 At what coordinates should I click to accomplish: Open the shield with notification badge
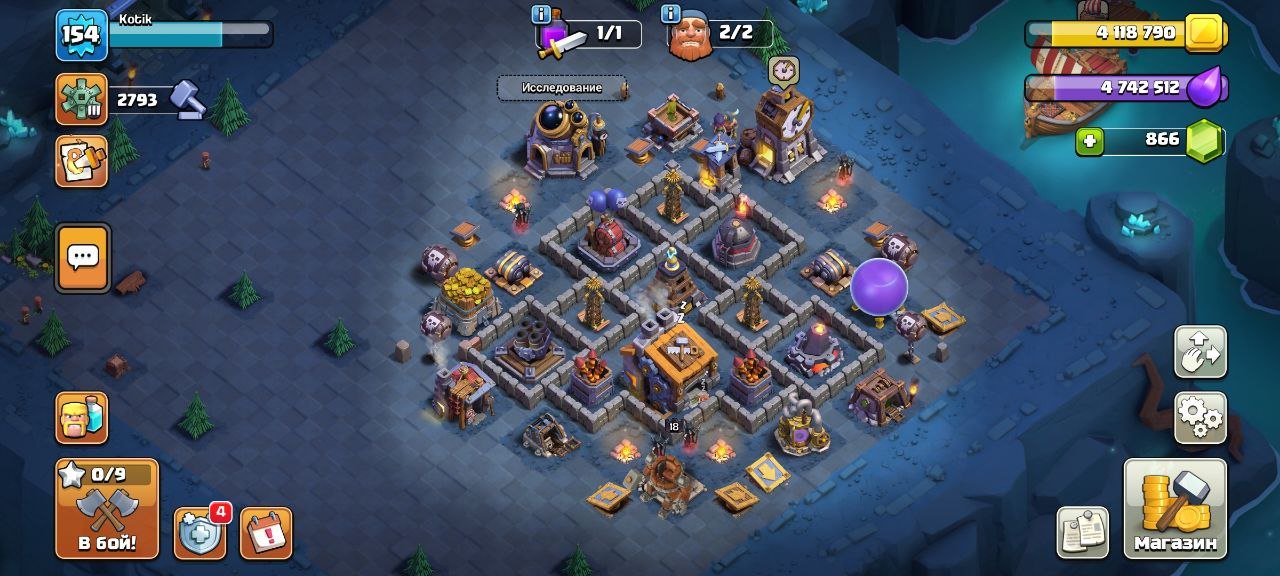point(199,533)
